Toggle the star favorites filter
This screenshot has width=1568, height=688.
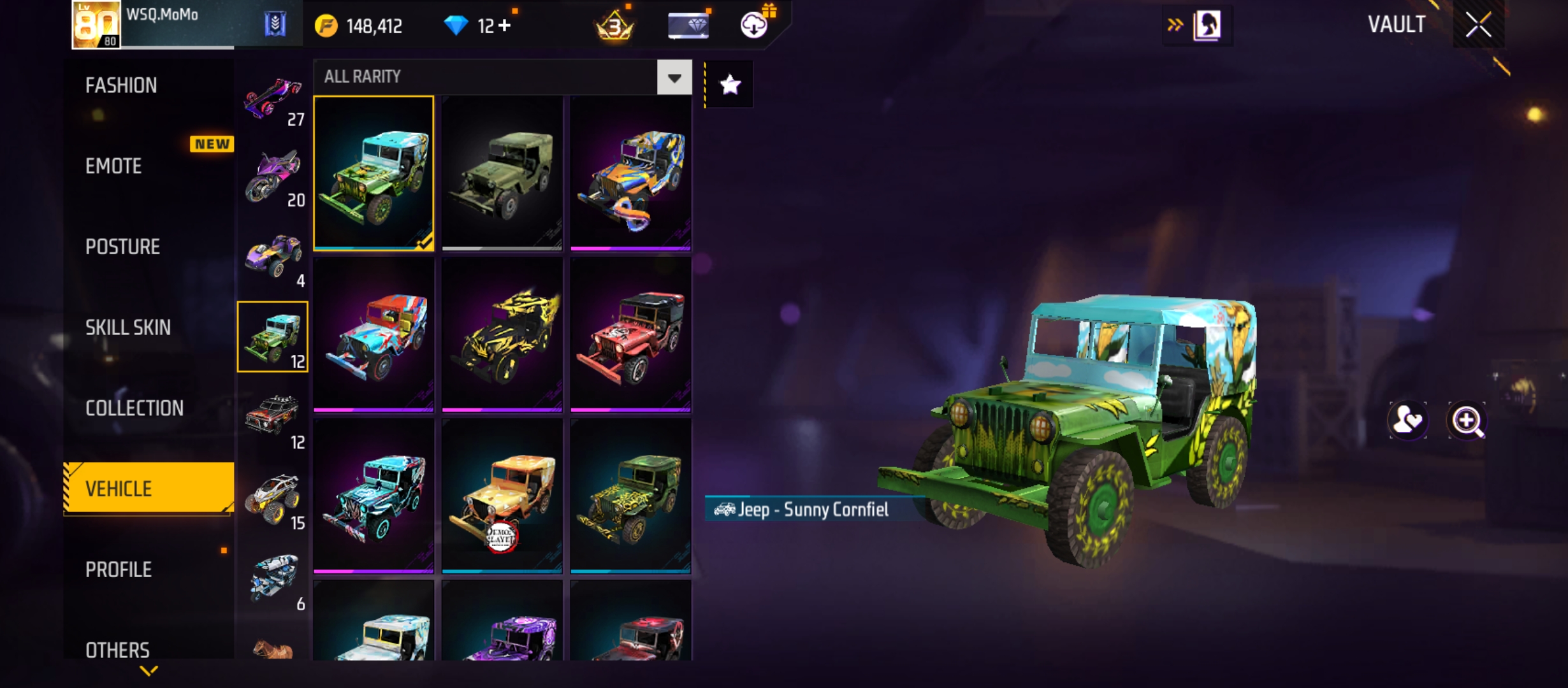730,85
